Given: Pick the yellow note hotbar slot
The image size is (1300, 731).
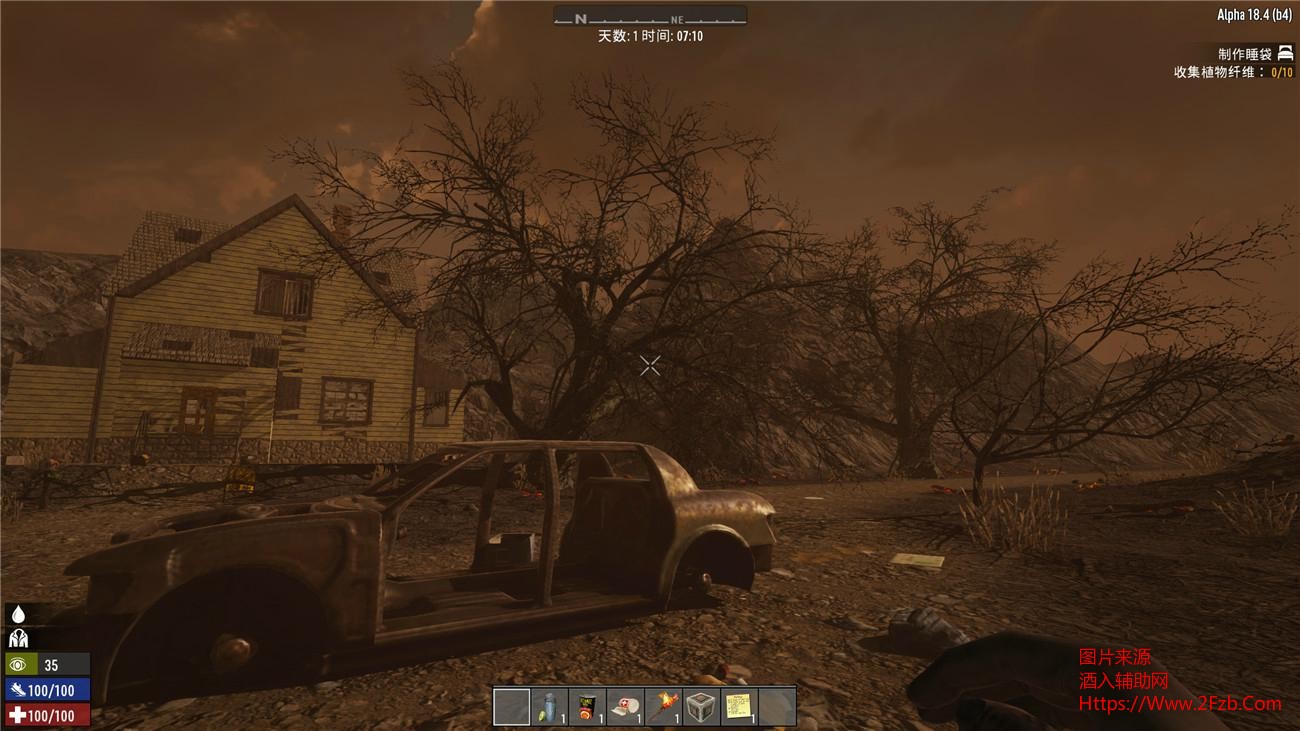Looking at the screenshot, I should (x=739, y=707).
